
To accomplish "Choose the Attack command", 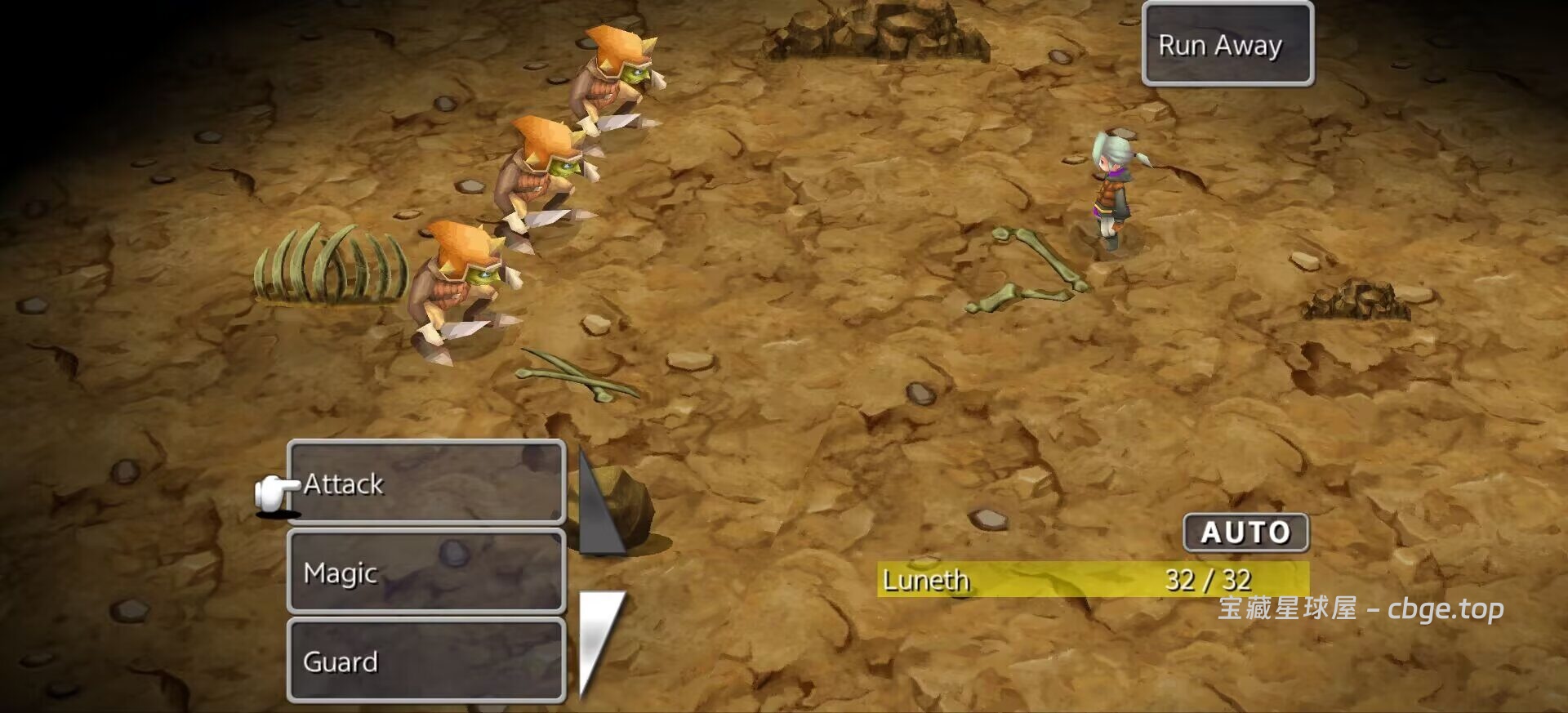I will point(425,483).
